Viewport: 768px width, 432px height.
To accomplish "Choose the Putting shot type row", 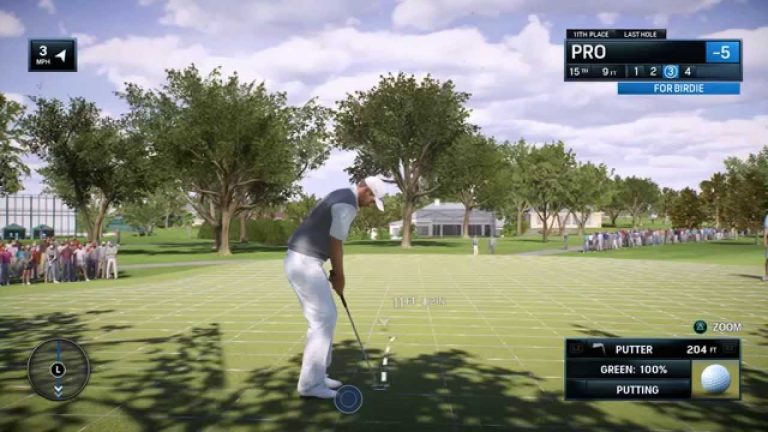I will tap(628, 389).
